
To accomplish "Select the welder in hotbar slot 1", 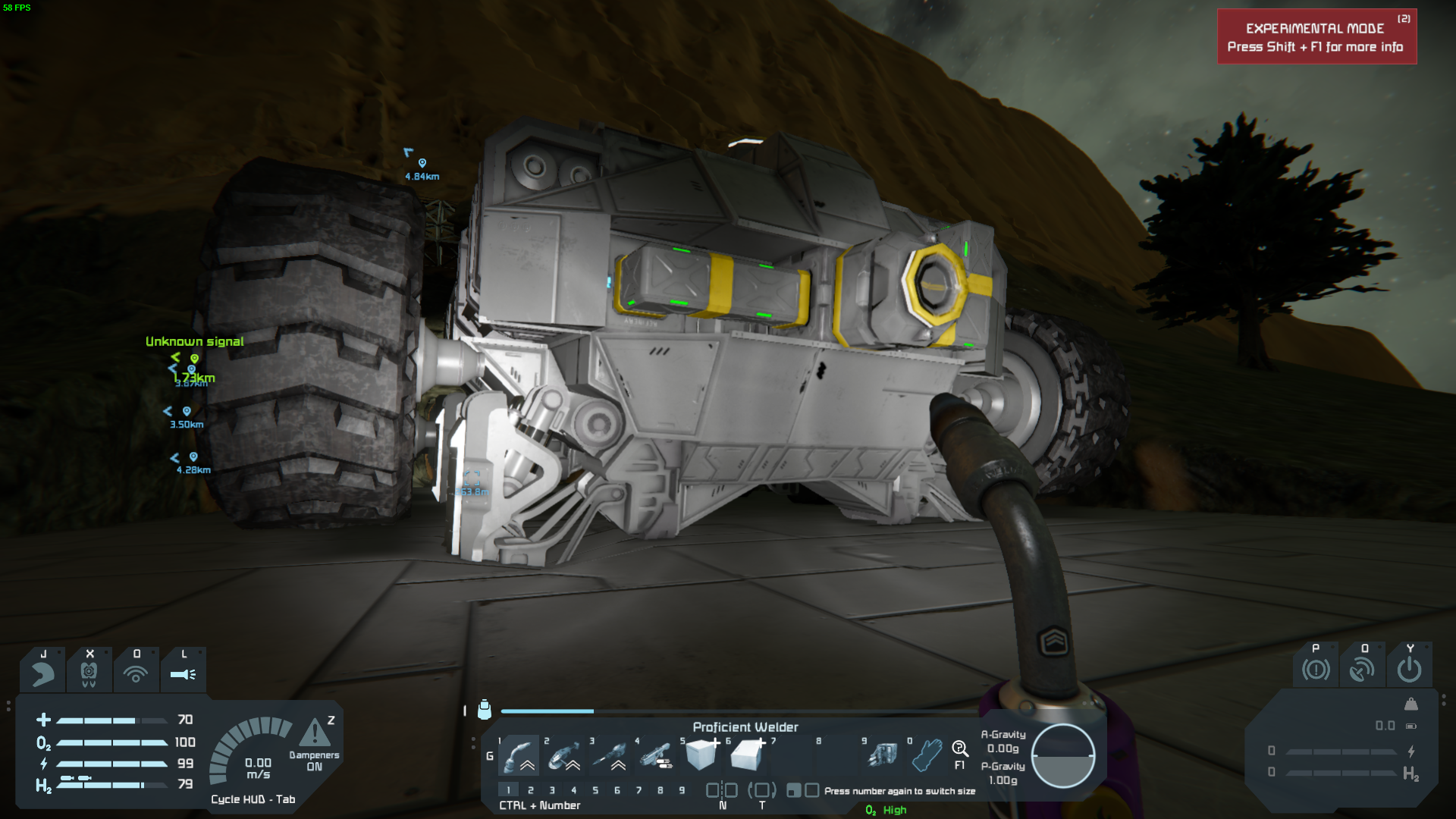I will point(519,755).
